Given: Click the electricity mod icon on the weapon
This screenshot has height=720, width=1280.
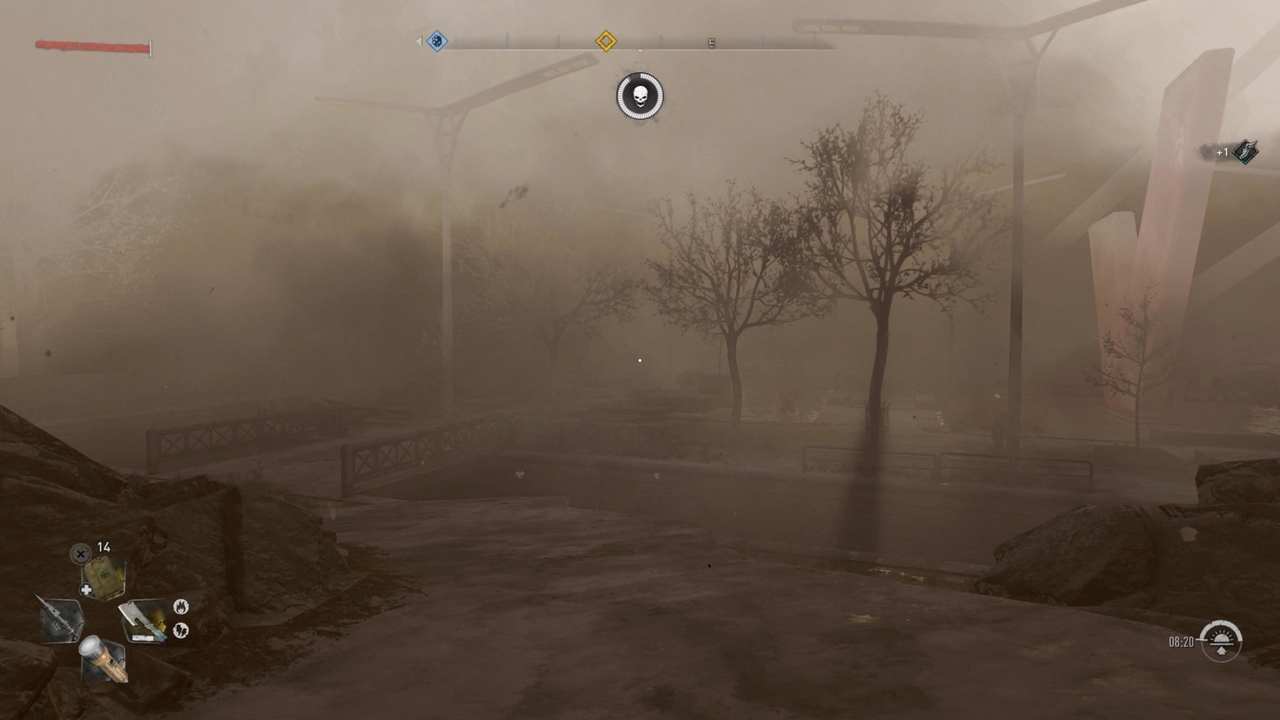Looking at the screenshot, I should 180,629.
